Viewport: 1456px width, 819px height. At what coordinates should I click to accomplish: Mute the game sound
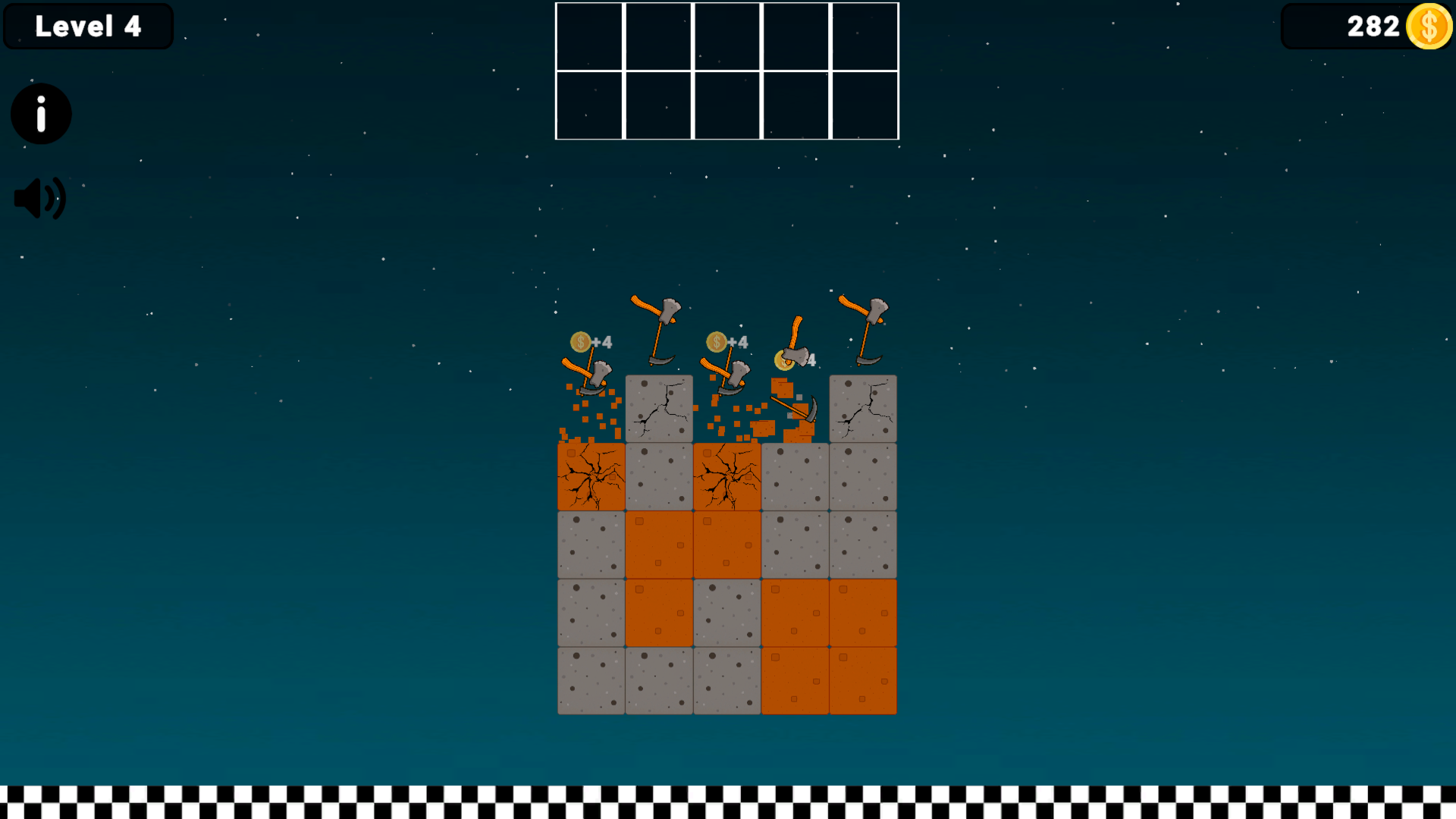[x=39, y=197]
